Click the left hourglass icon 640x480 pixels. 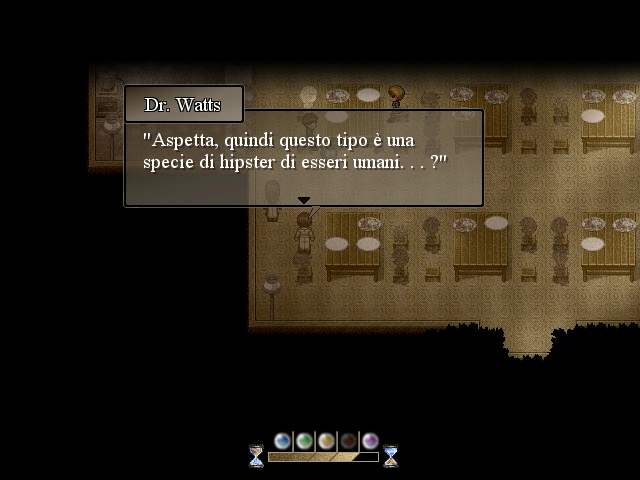(257, 456)
